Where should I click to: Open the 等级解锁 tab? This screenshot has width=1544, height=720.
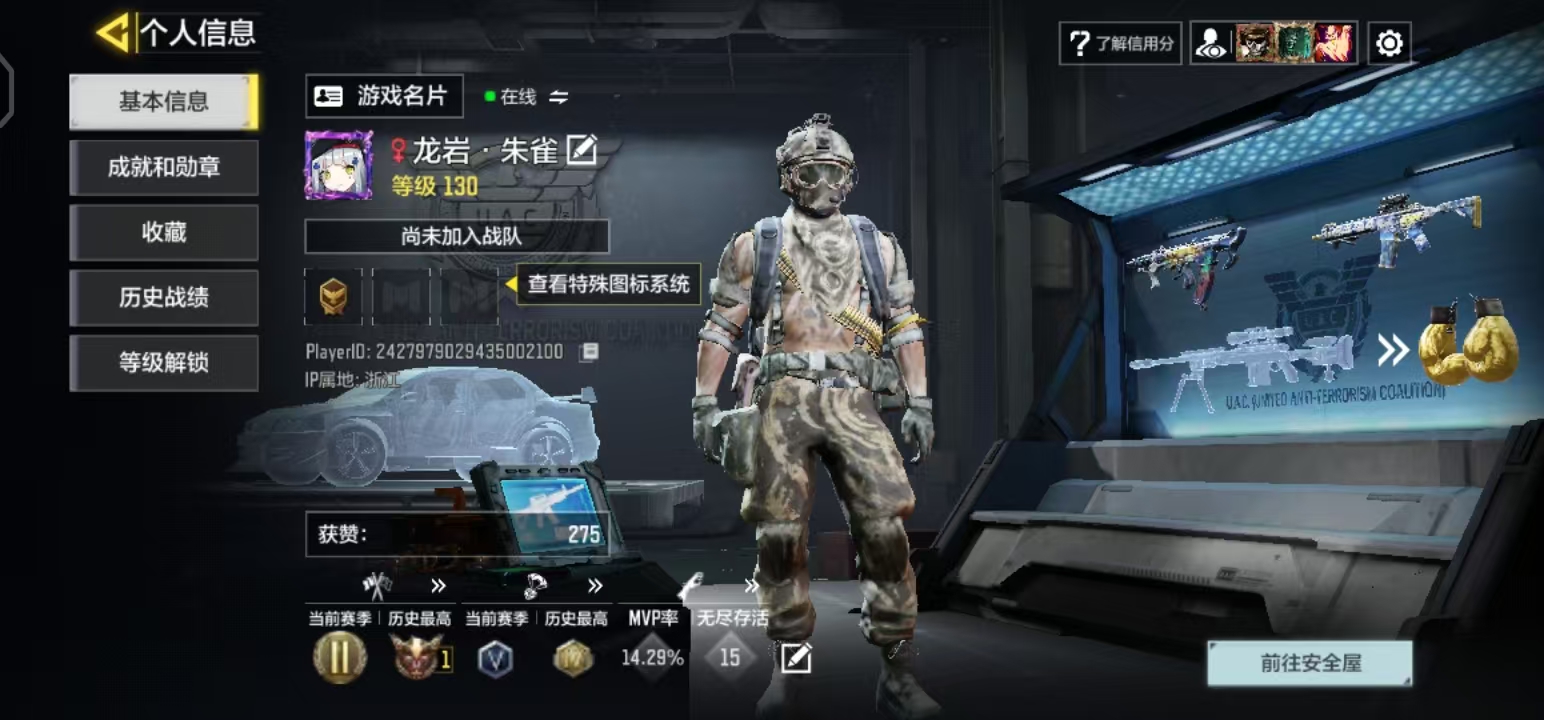coord(163,362)
